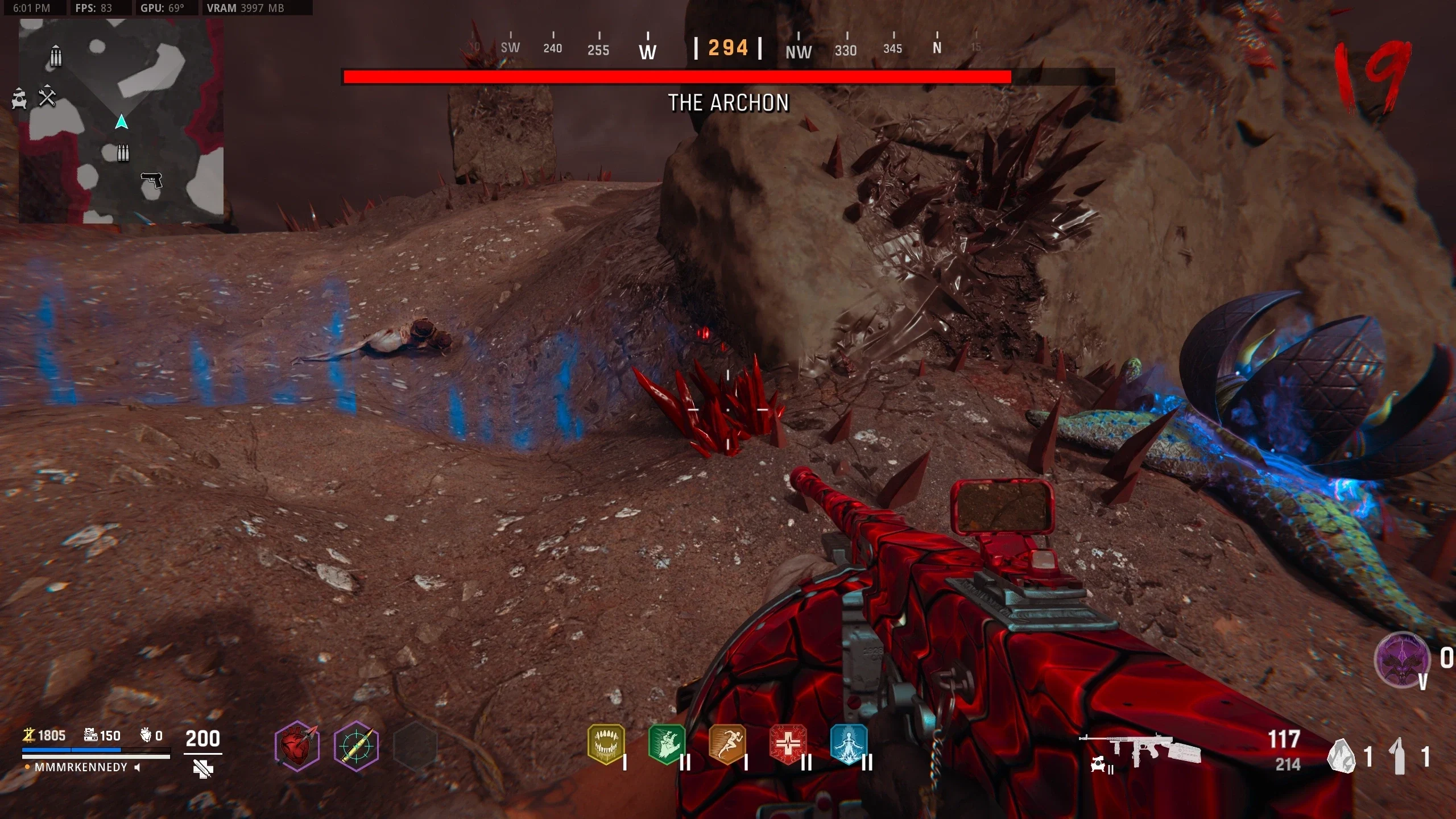Screen dimensions: 1456x819
Task: Click the minimap
Action: (121, 121)
